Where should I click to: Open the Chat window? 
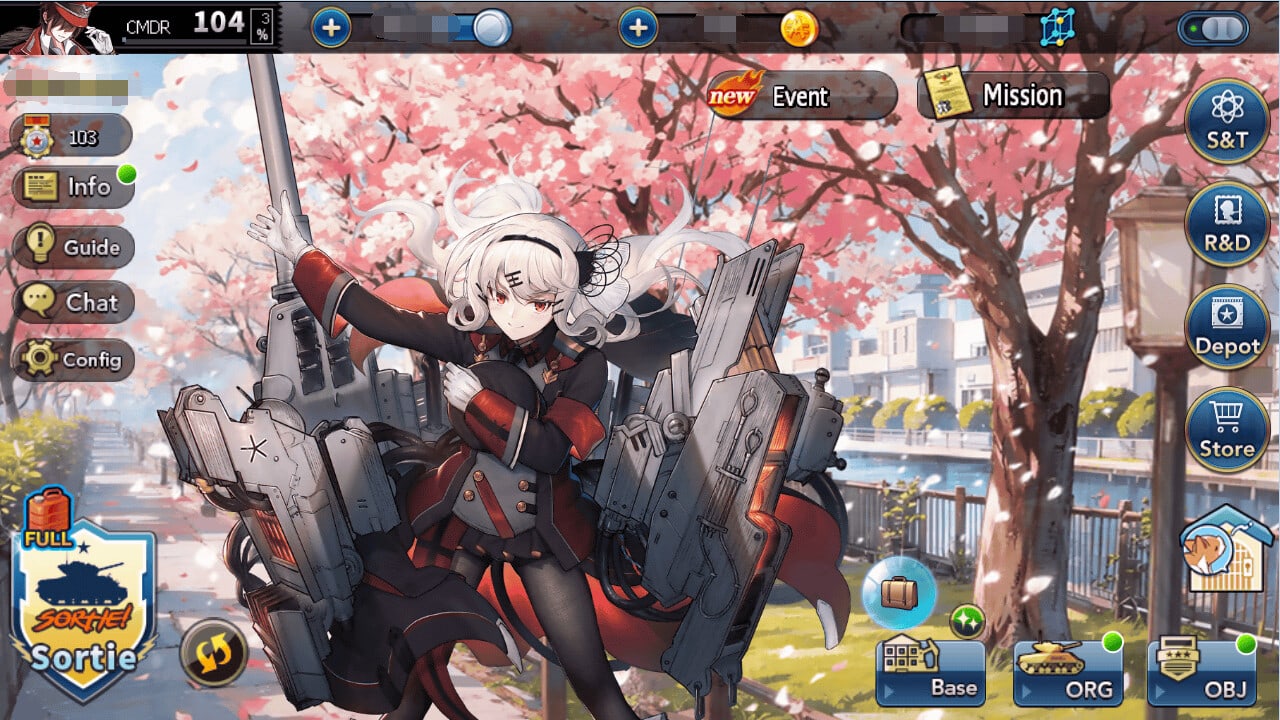(73, 302)
